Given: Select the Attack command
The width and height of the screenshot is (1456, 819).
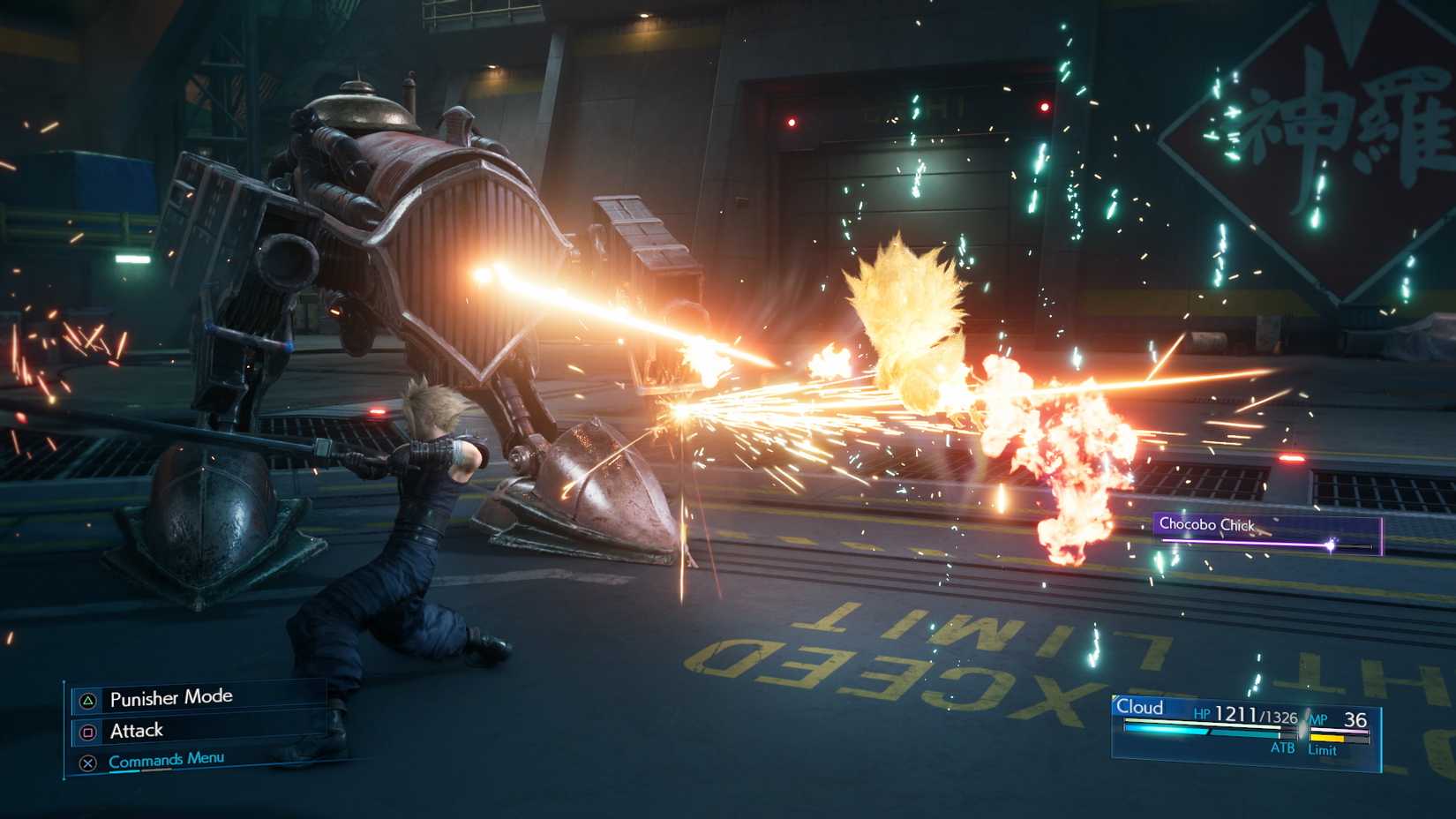Looking at the screenshot, I should pyautogui.click(x=136, y=732).
